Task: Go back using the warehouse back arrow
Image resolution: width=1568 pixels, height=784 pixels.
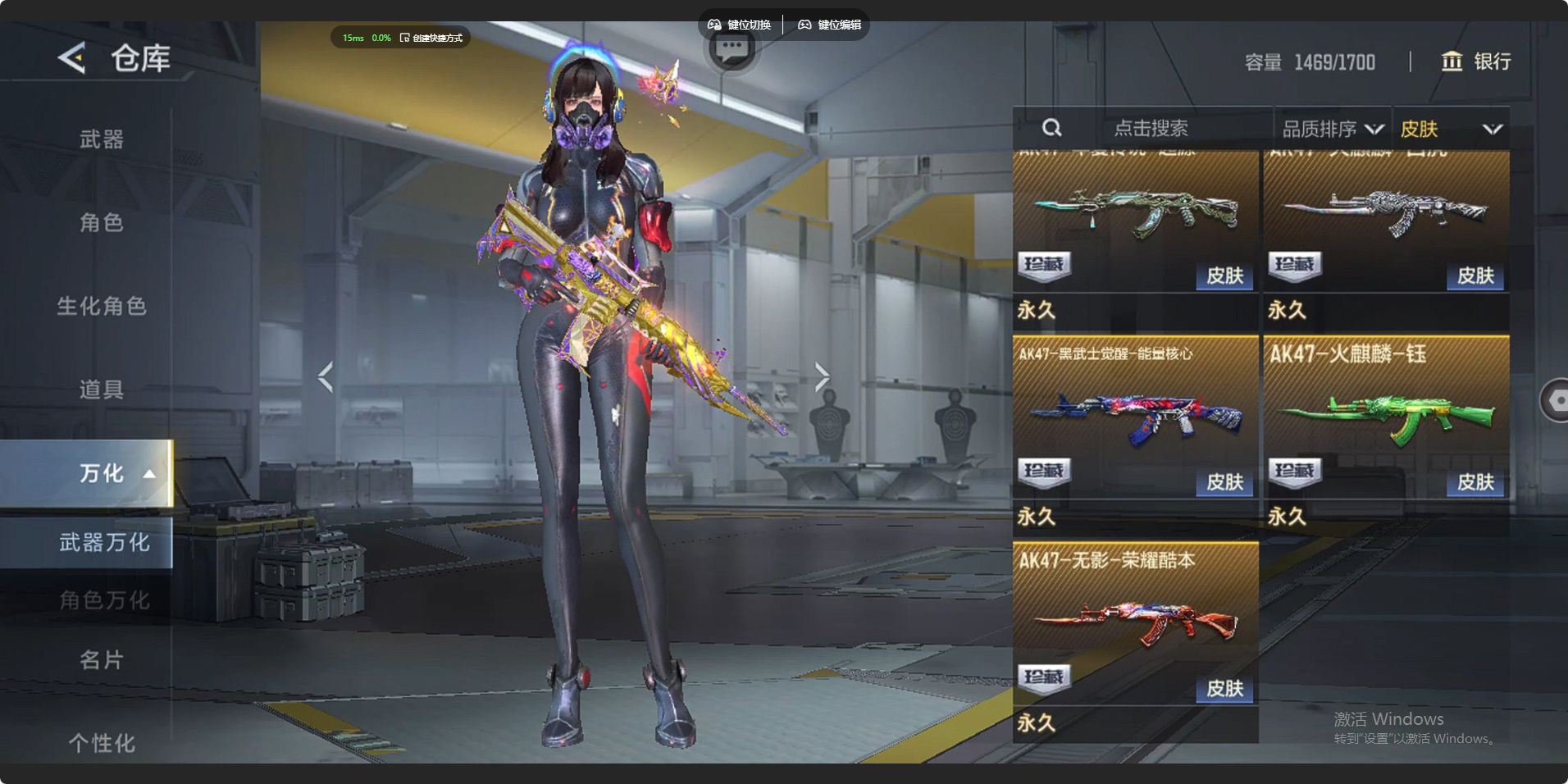Action: 72,58
